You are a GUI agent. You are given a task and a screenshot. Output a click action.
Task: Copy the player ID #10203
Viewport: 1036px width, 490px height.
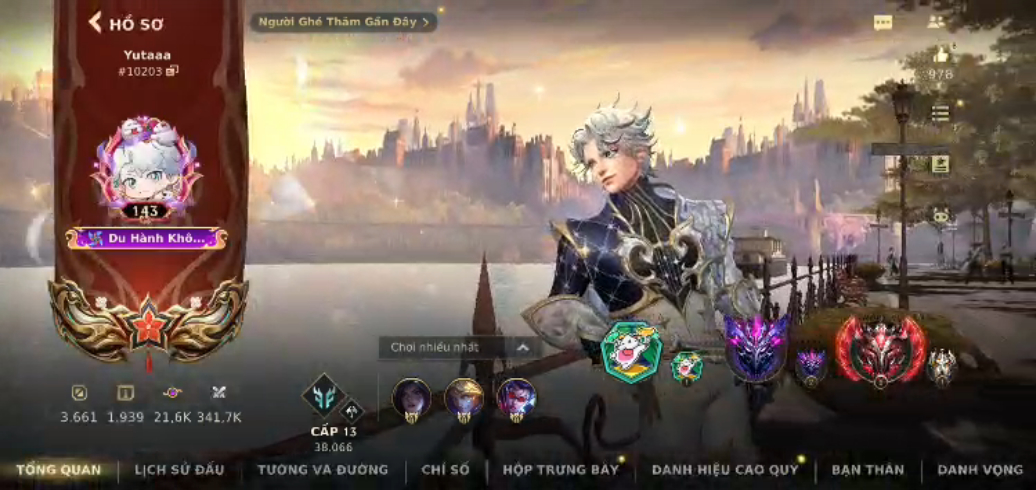172,71
